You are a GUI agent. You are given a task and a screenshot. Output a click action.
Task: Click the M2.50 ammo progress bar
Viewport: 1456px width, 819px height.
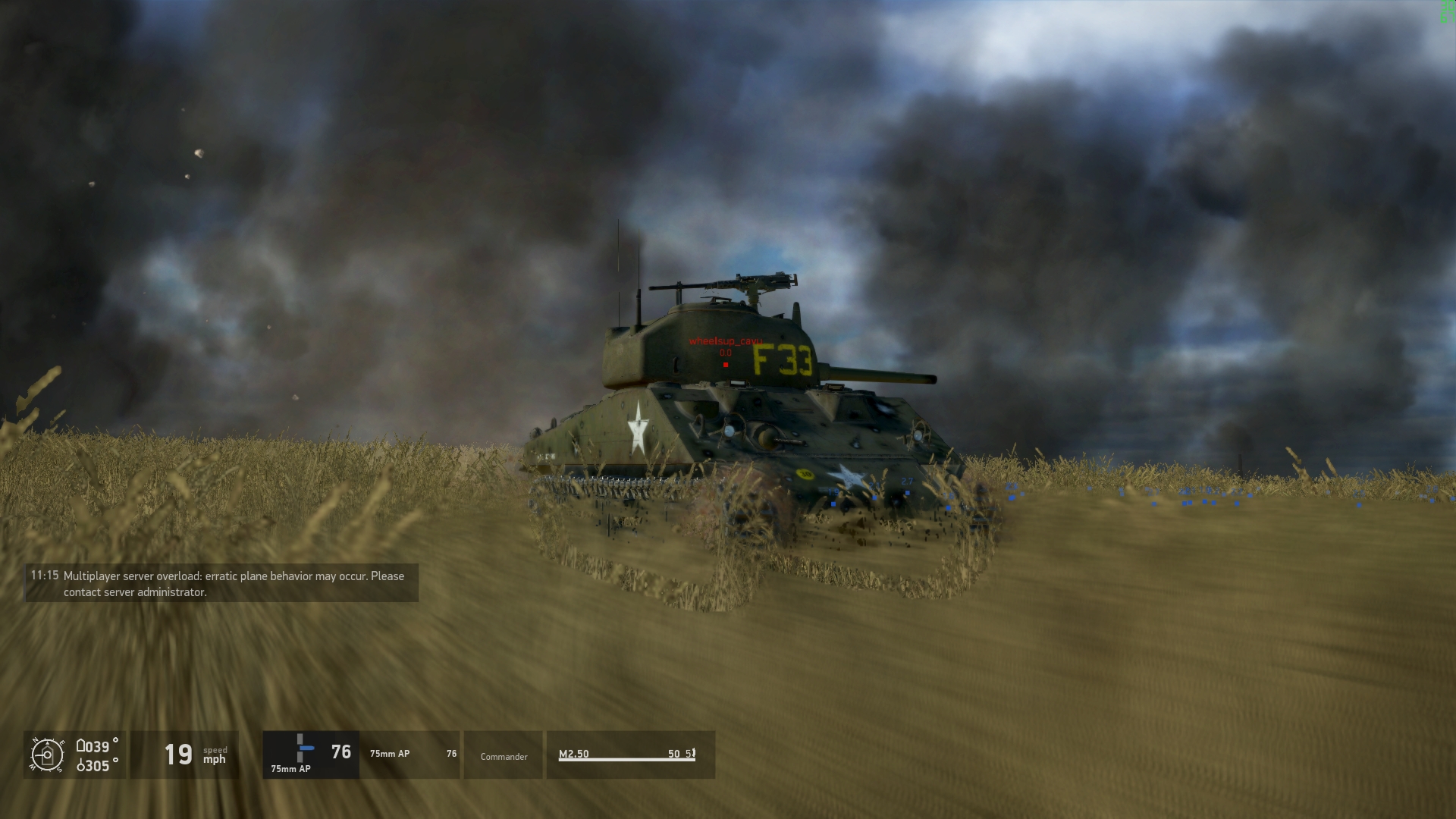coord(629,759)
